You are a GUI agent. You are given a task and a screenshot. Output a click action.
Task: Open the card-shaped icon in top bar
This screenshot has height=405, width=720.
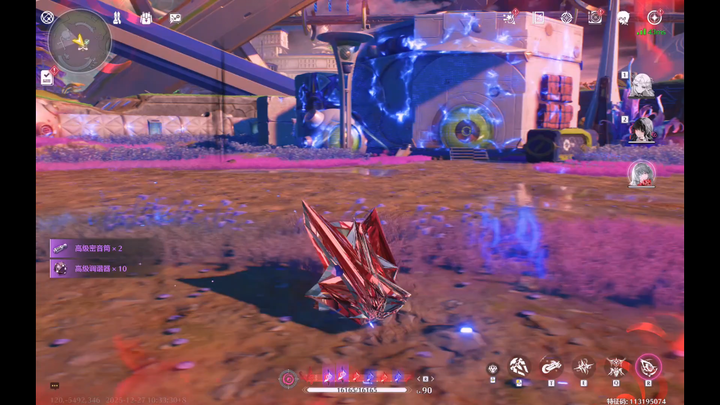point(539,17)
